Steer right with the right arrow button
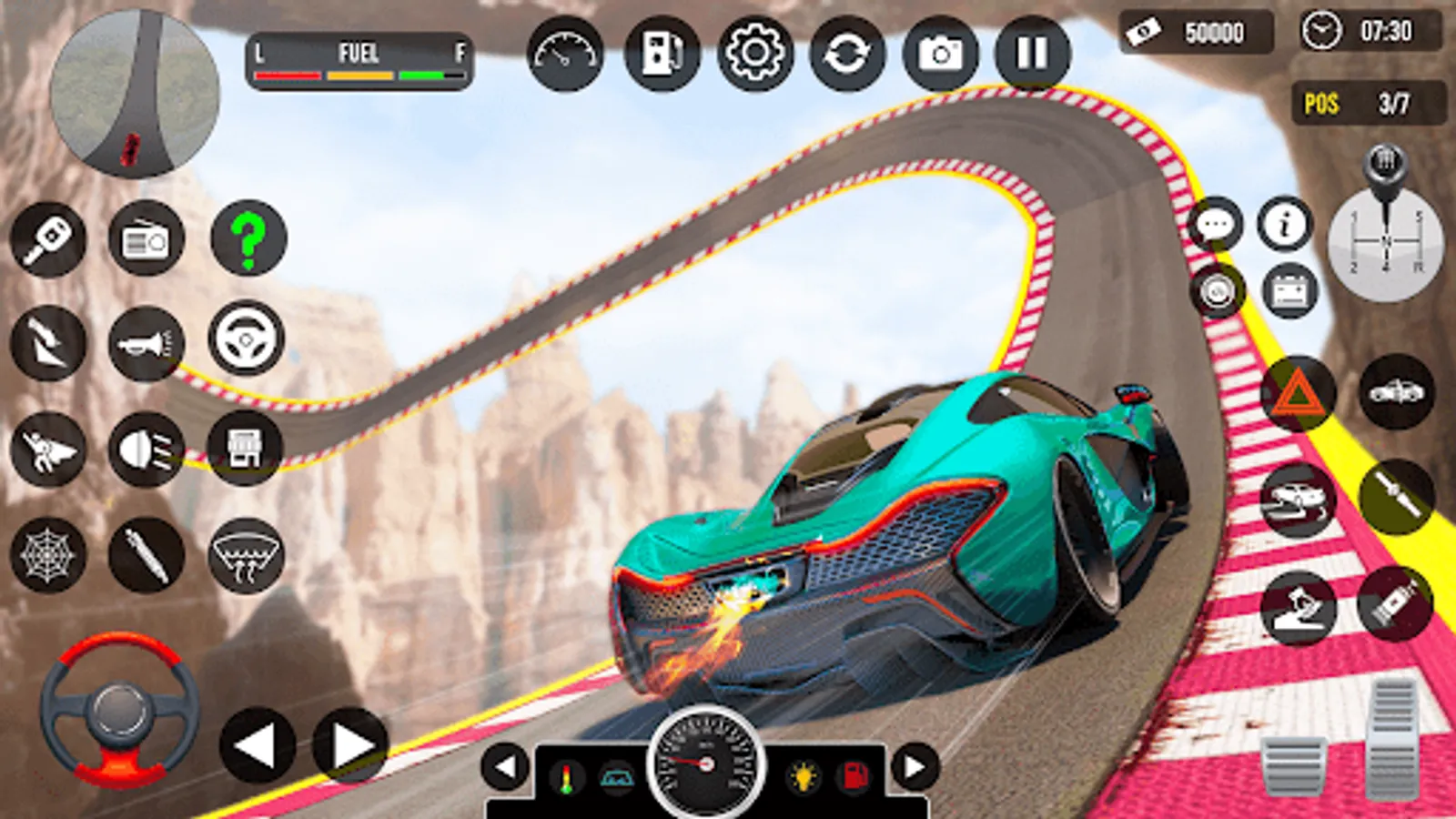The width and height of the screenshot is (1456, 819). pyautogui.click(x=350, y=745)
